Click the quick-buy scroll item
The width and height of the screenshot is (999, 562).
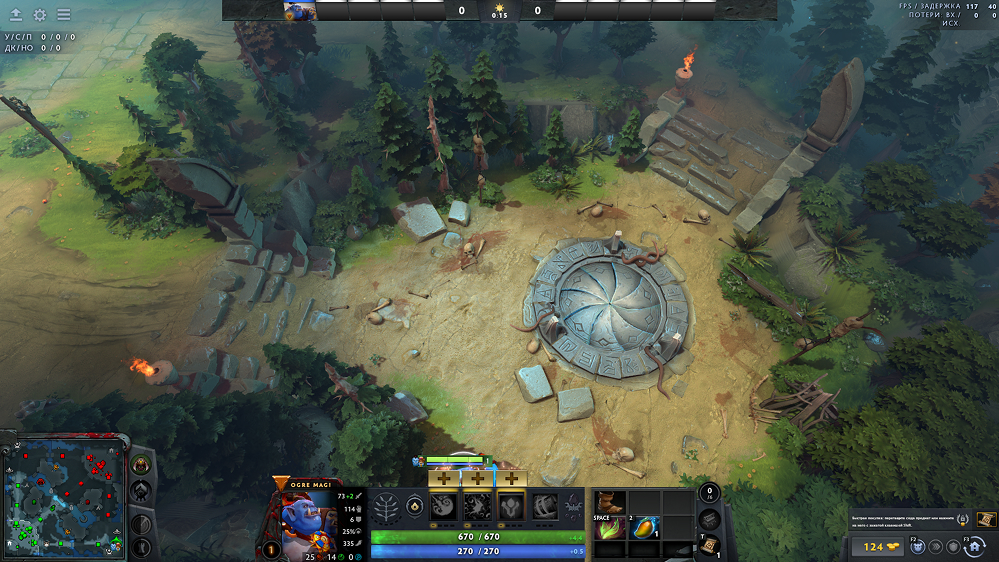[986, 519]
